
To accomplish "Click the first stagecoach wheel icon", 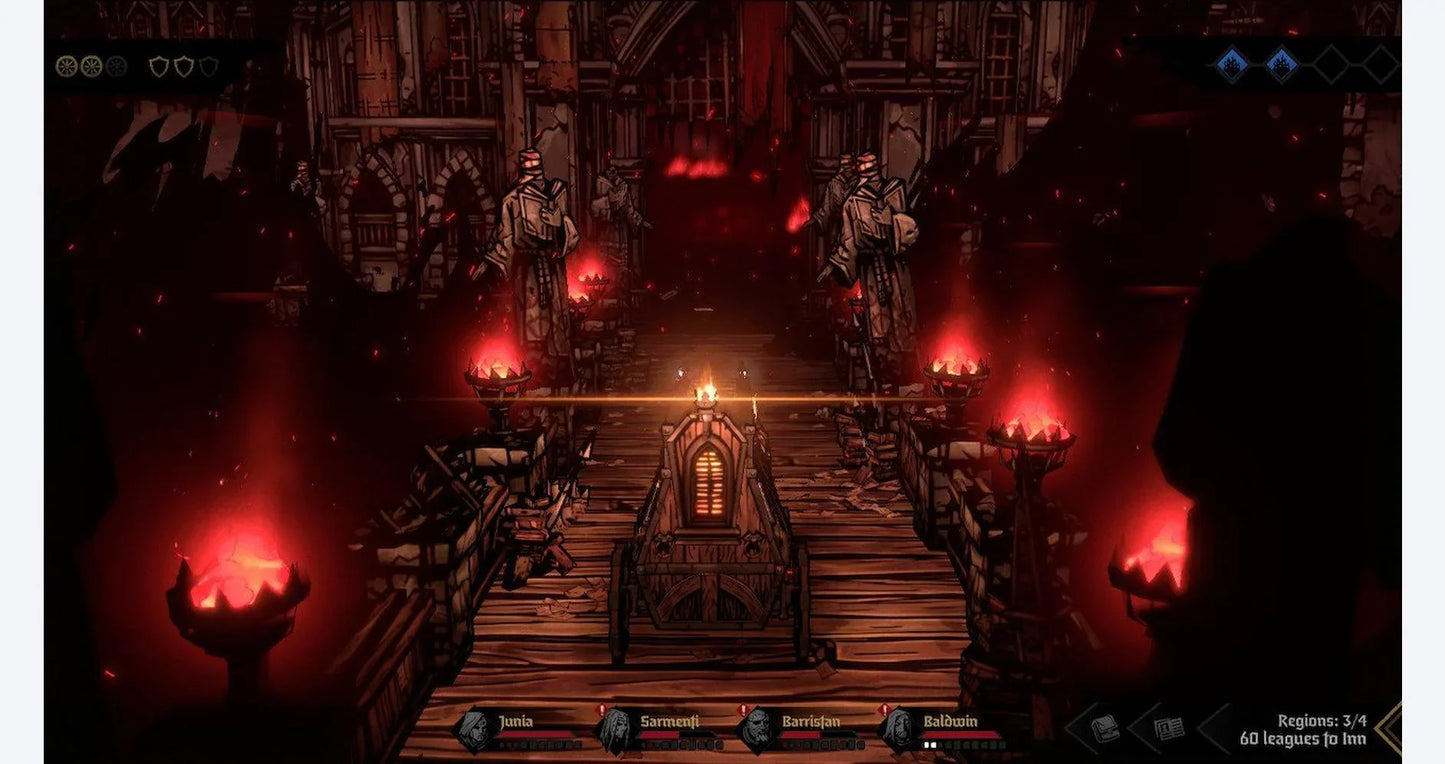I will pos(66,66).
